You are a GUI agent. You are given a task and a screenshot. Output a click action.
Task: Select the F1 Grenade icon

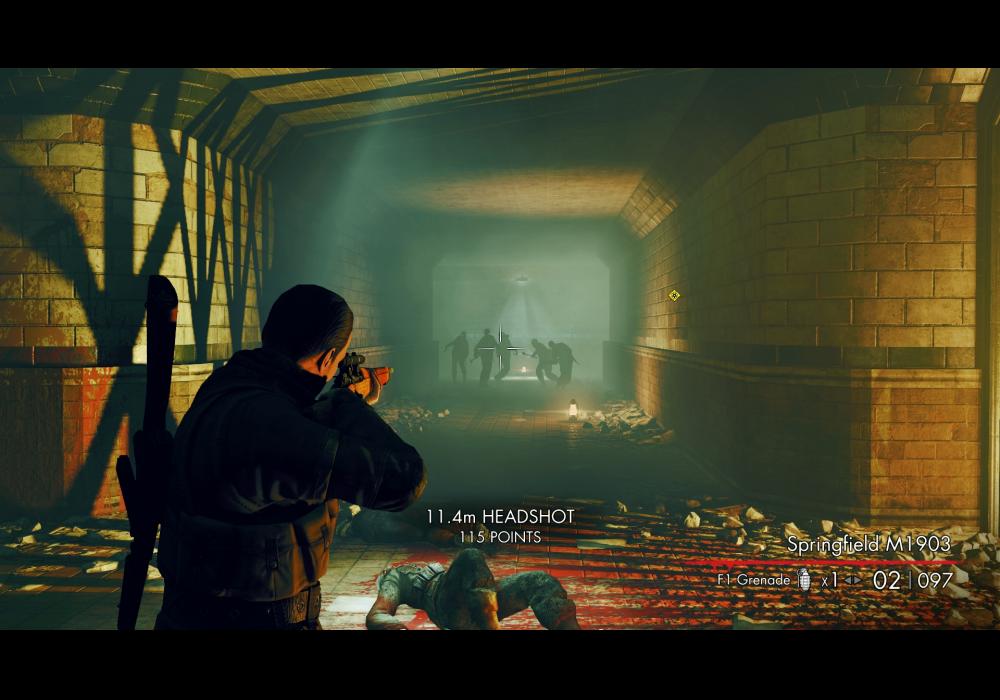pos(805,580)
